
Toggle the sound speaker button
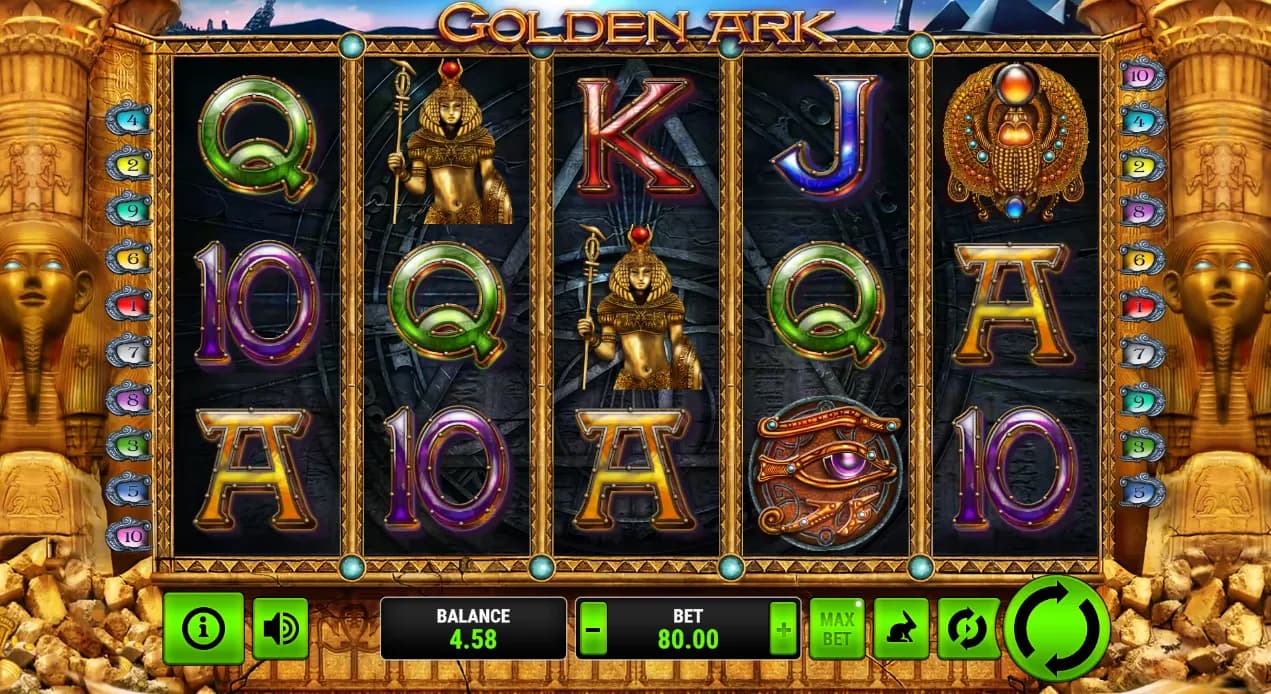pyautogui.click(x=280, y=628)
